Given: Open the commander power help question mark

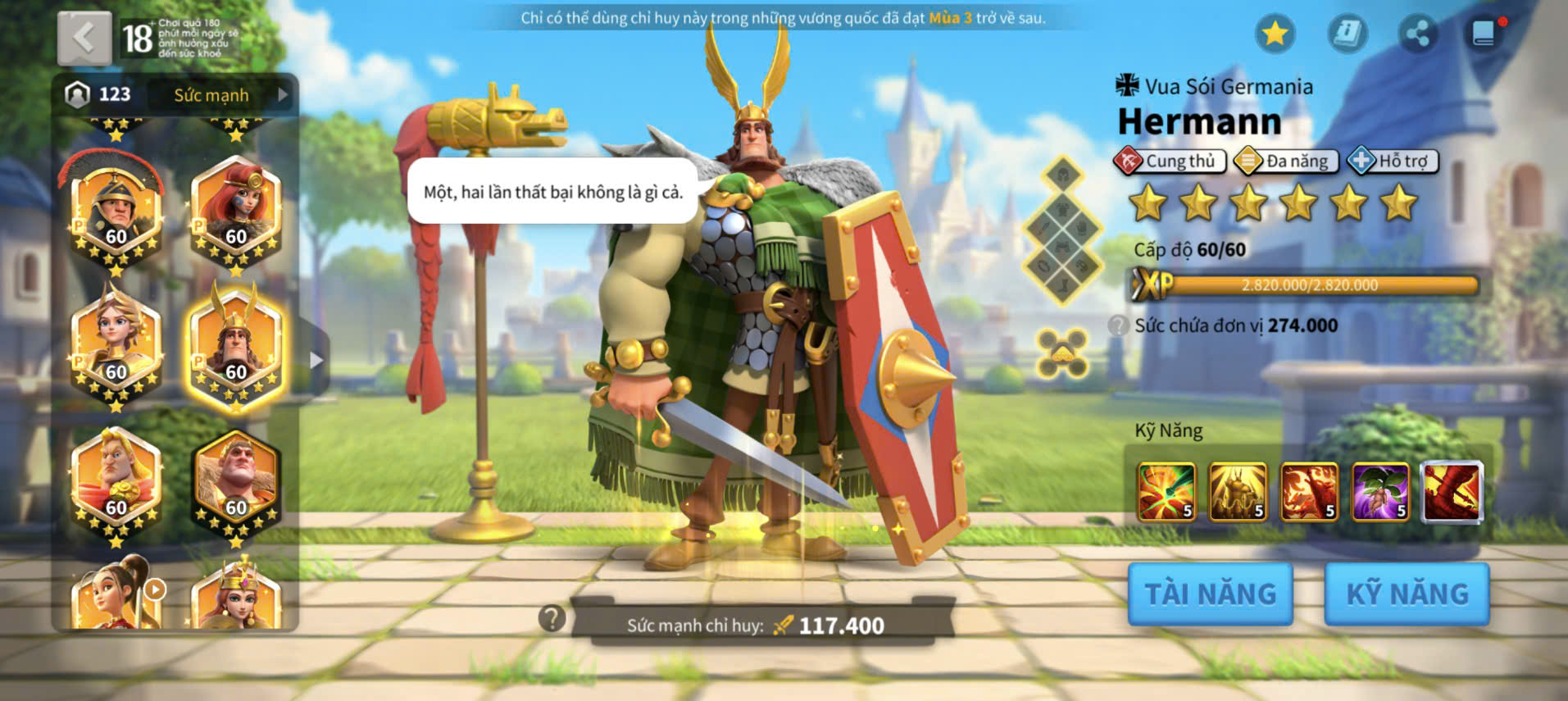Looking at the screenshot, I should point(552,618).
